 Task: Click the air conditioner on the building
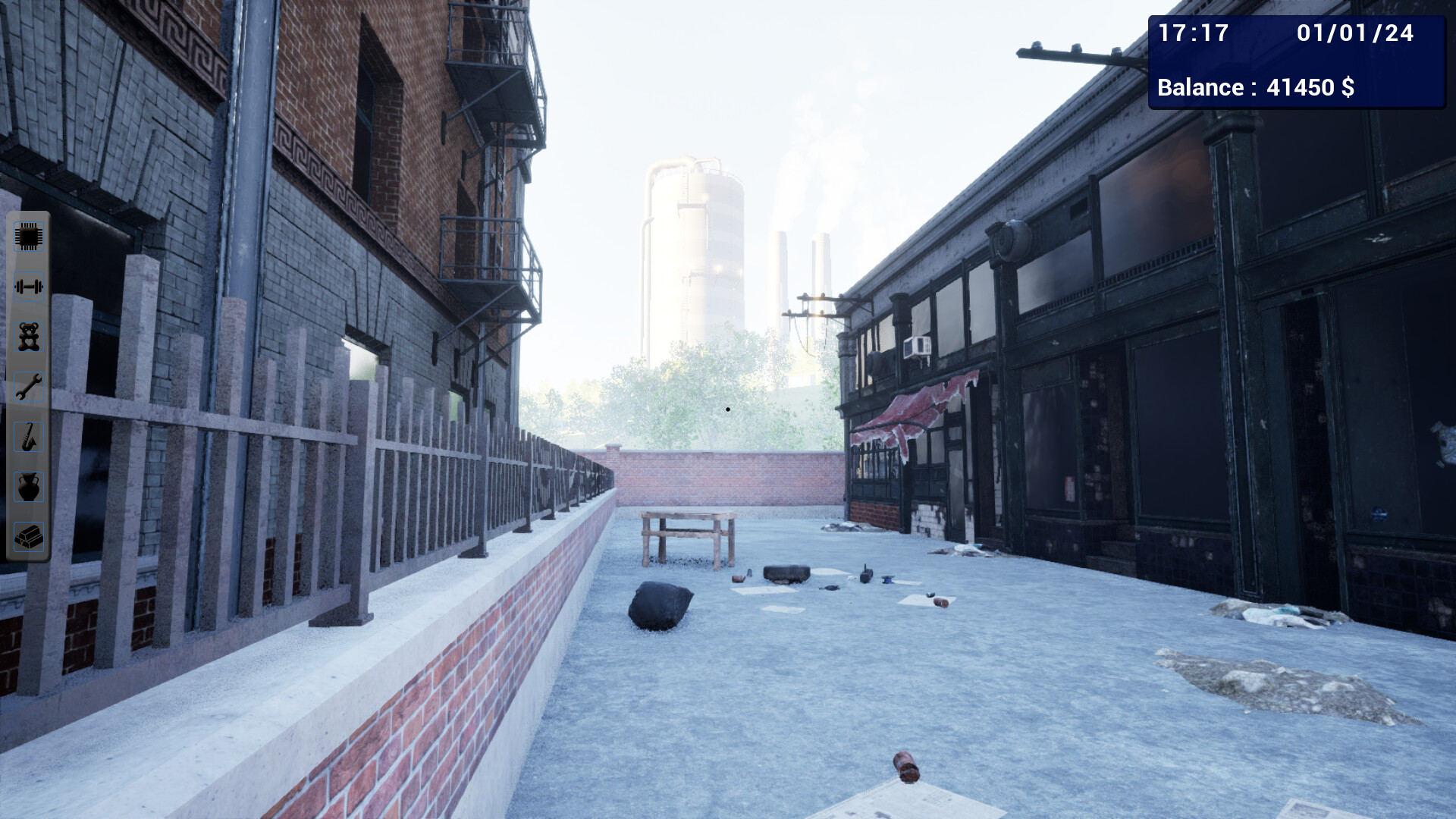pos(918,345)
